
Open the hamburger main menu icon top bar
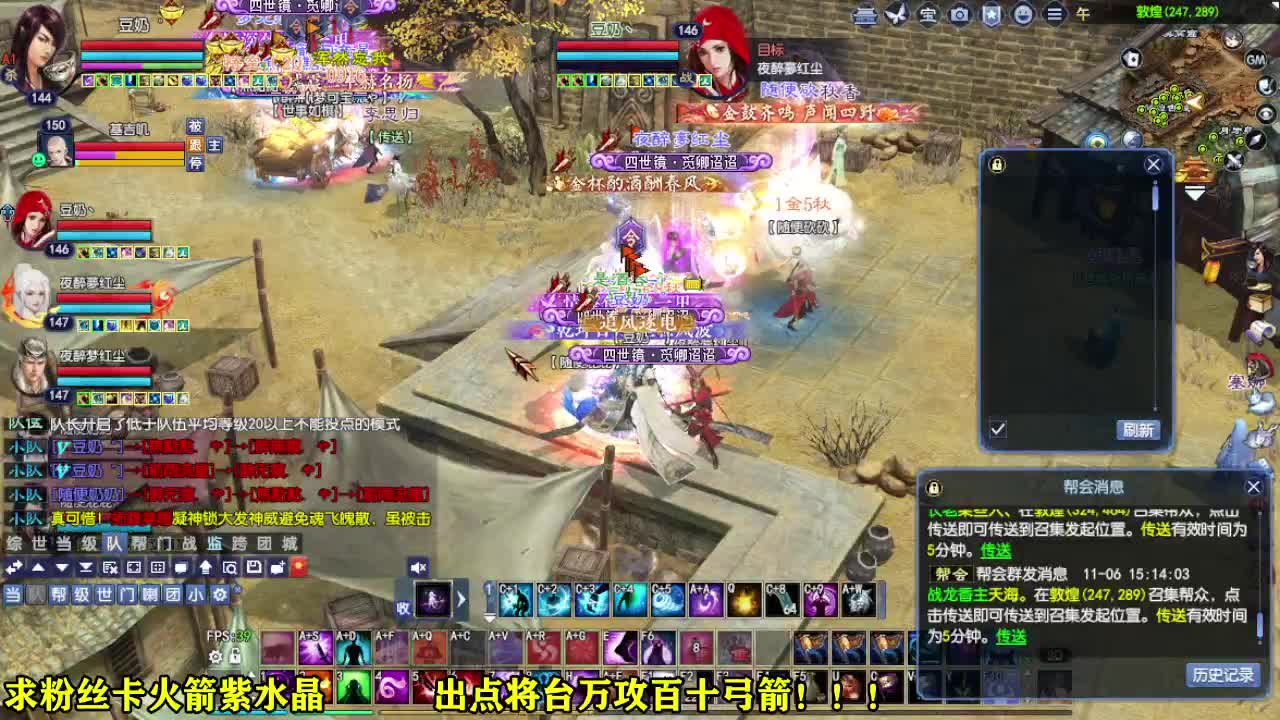[x=1053, y=14]
